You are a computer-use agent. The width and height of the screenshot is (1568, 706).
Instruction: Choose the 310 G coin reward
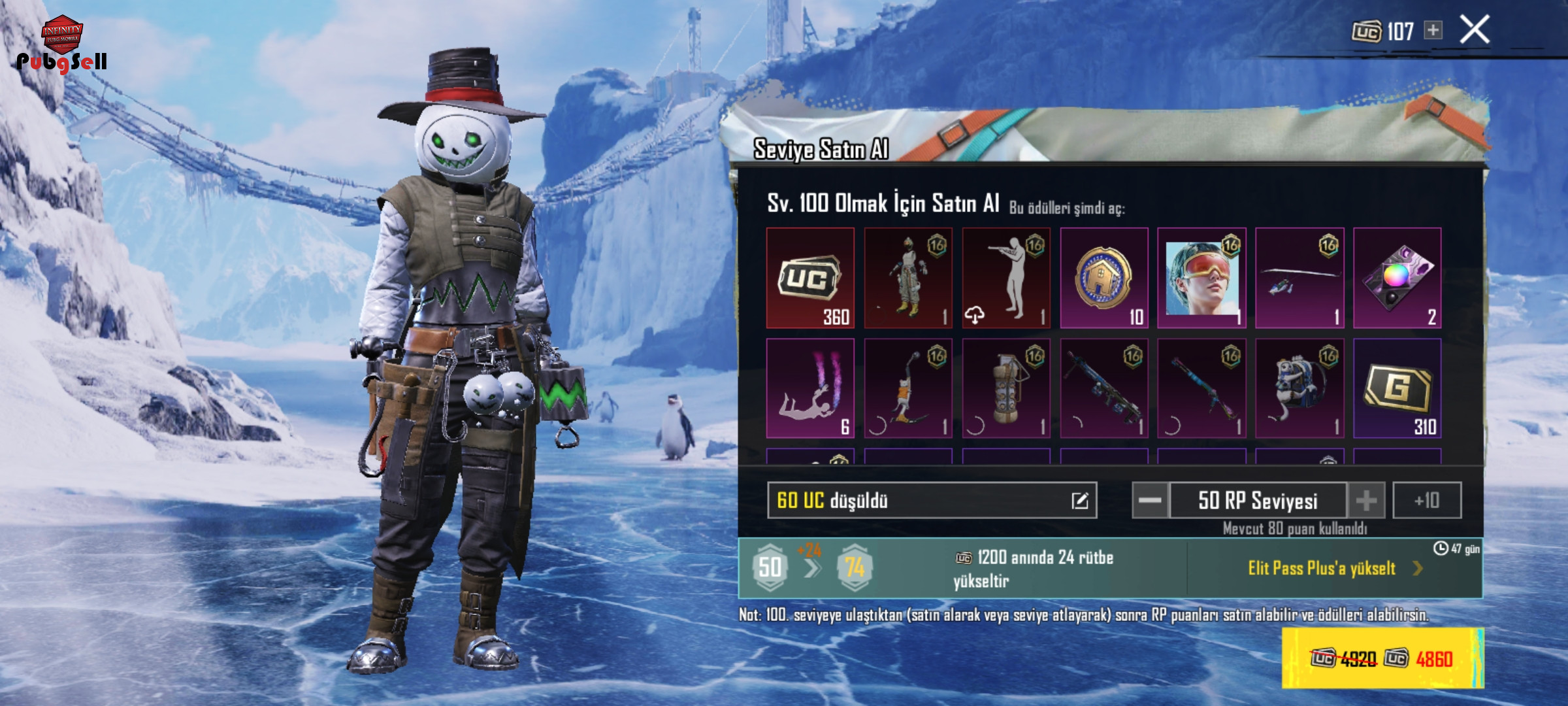point(1397,388)
